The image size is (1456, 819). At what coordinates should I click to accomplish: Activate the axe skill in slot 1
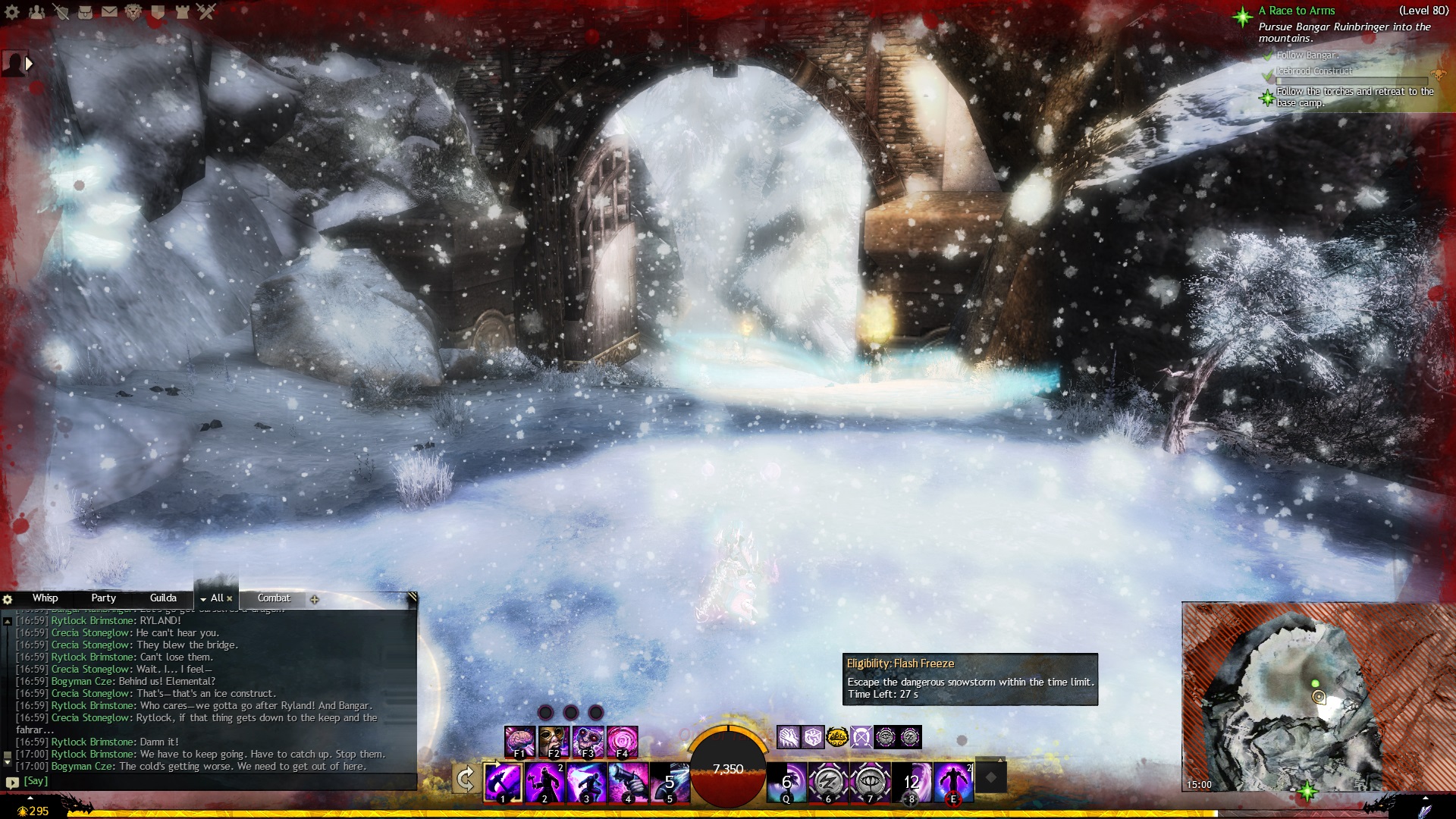click(503, 782)
